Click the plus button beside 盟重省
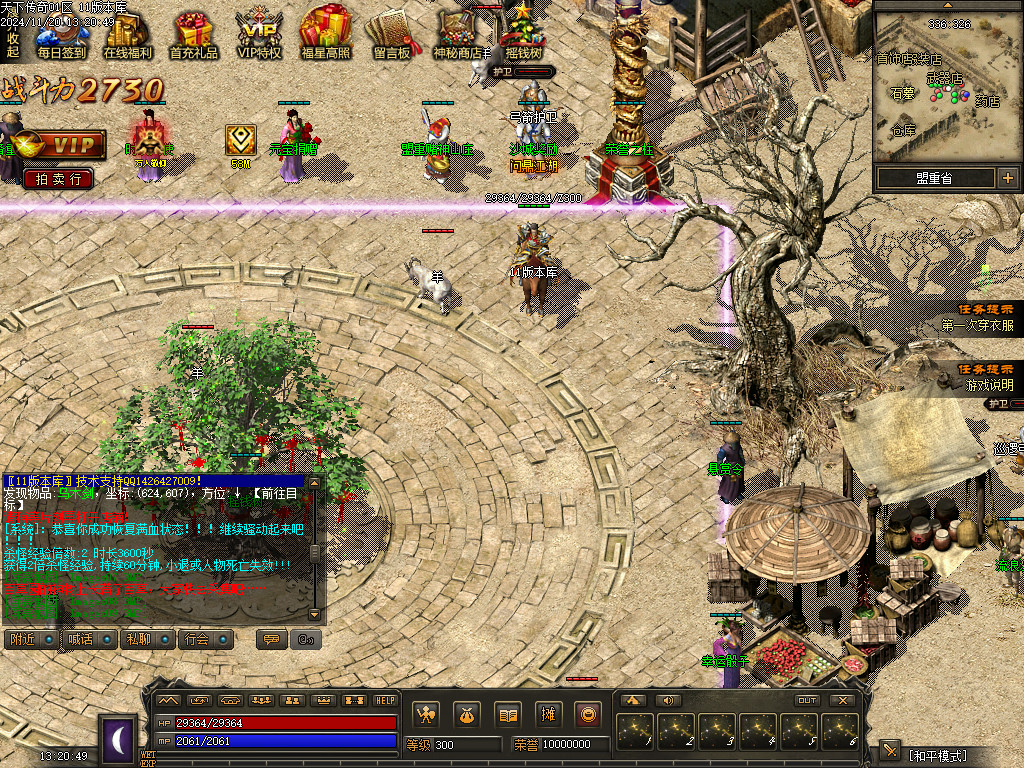This screenshot has height=768, width=1024. click(x=1006, y=178)
